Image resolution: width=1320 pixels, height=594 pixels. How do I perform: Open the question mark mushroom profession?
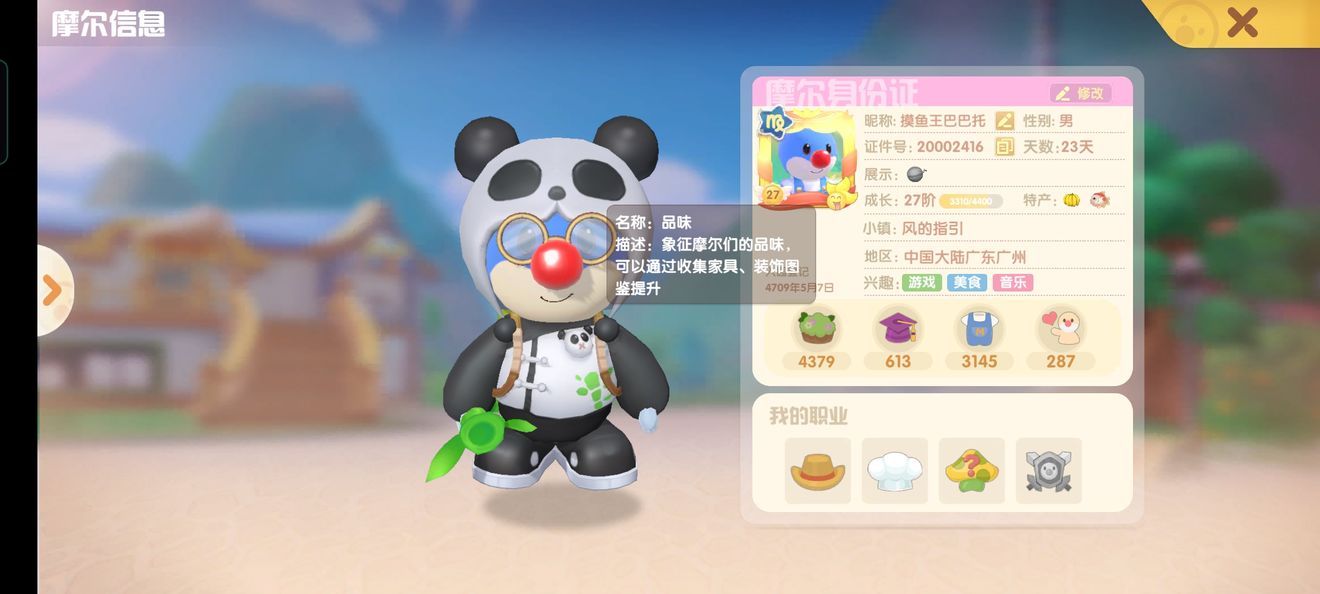(x=972, y=471)
